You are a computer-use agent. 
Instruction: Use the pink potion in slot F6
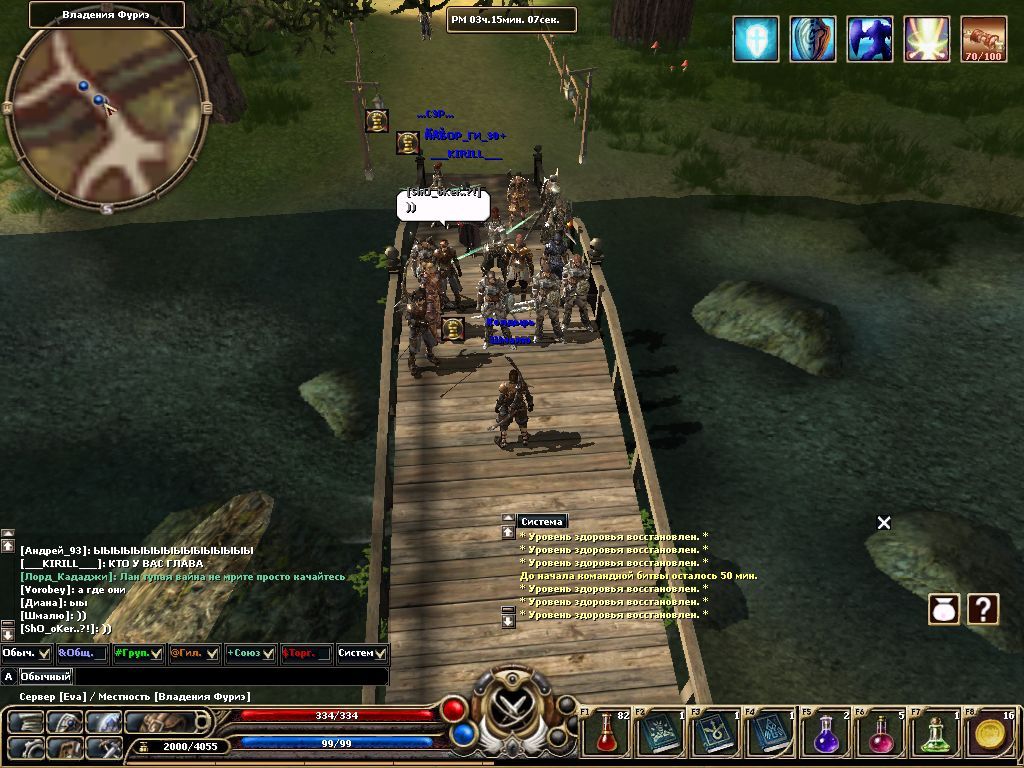(x=882, y=735)
